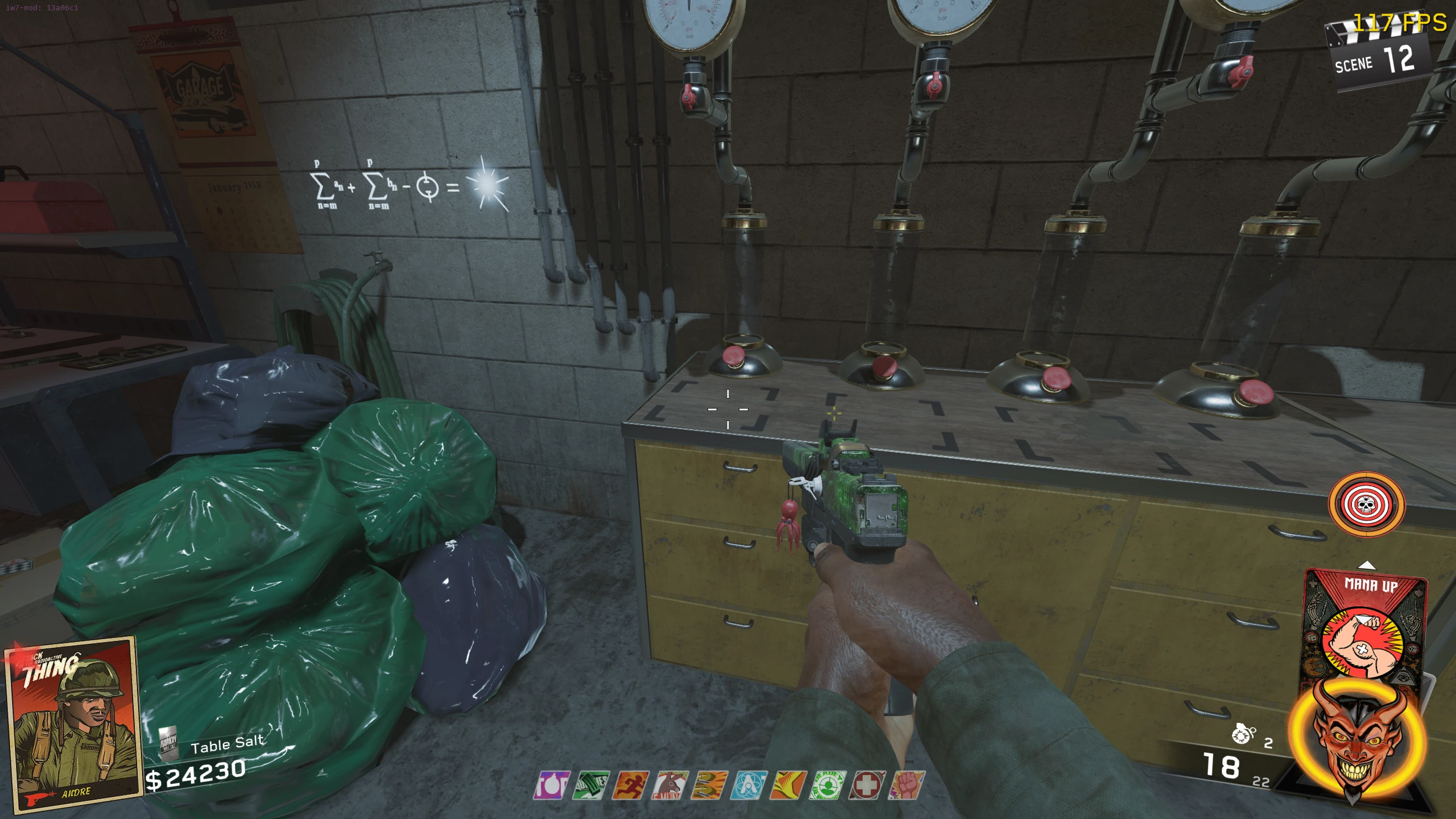Screen dimensions: 1456x819
Task: Select the green ammo magazine perk
Action: tap(590, 785)
